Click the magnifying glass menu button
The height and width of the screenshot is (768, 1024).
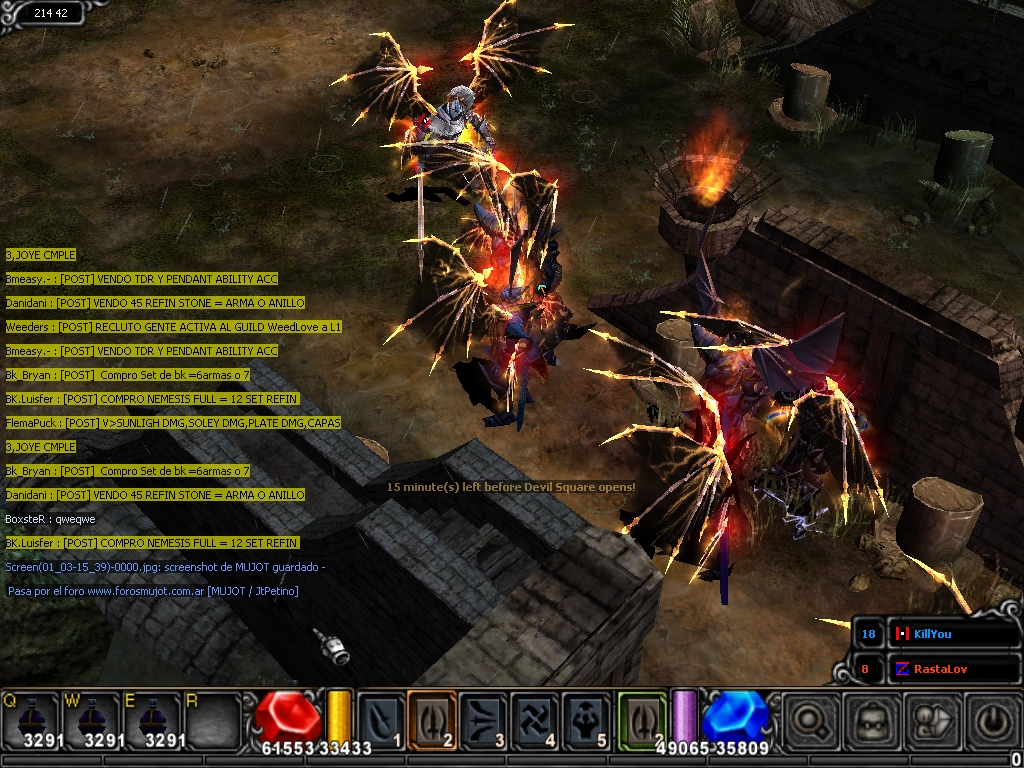809,720
